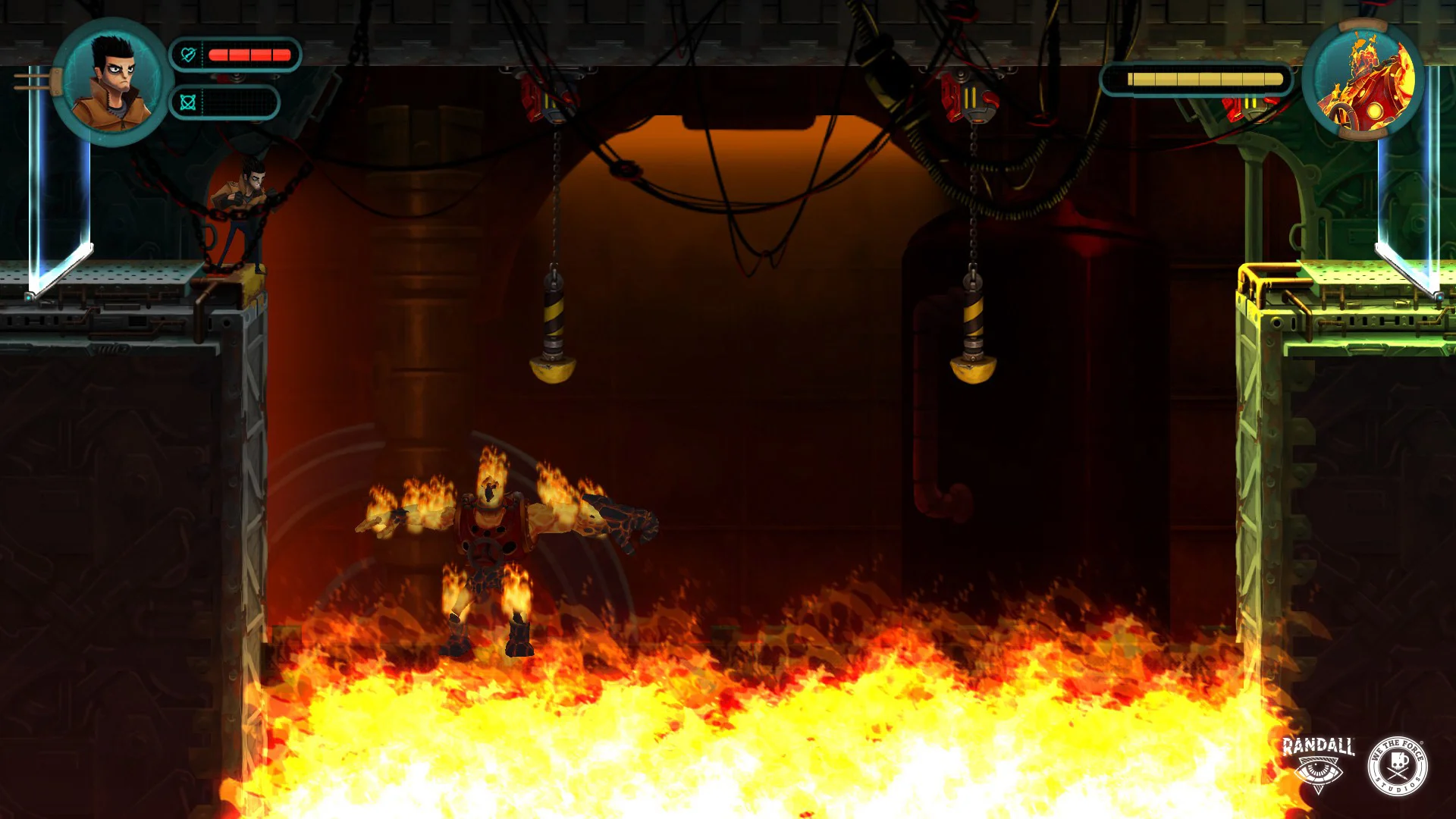Select the flaming boss portrait
The image size is (1456, 819).
click(x=1363, y=80)
